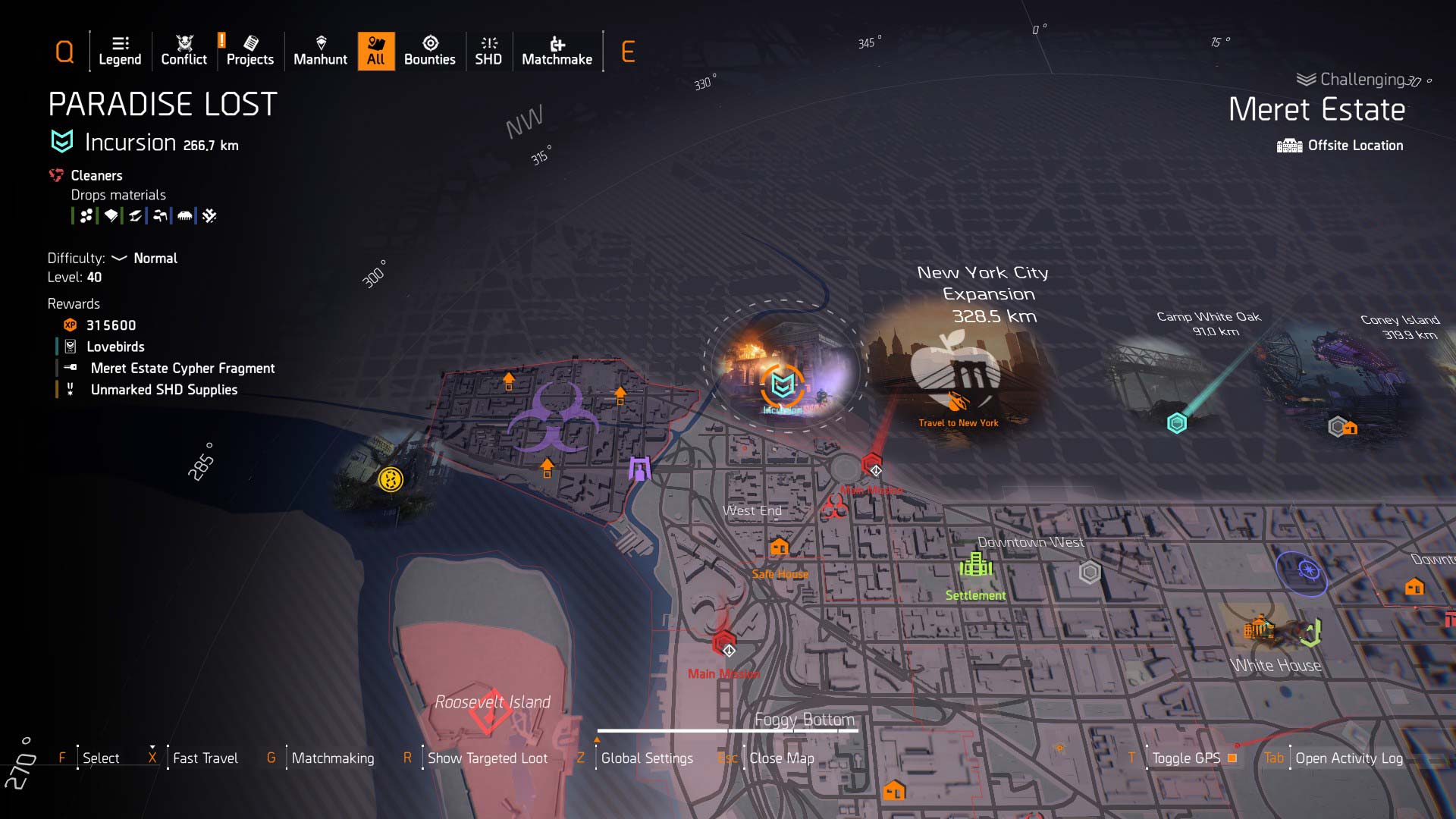Select the West End Safe House marker
The height and width of the screenshot is (819, 1456).
point(779,548)
